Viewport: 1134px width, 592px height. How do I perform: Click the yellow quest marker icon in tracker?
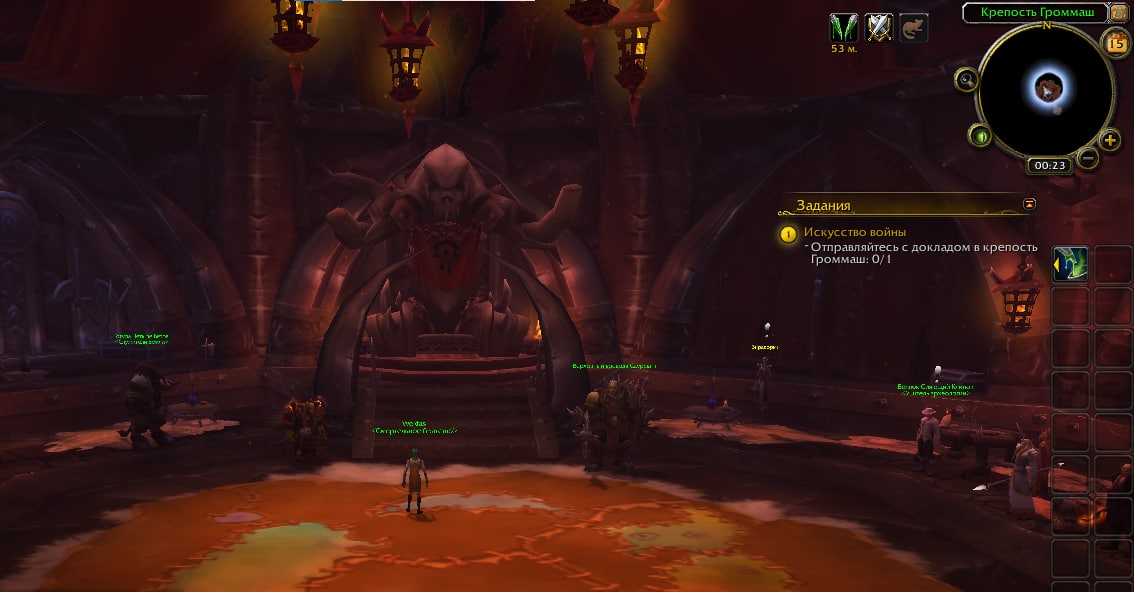click(789, 234)
